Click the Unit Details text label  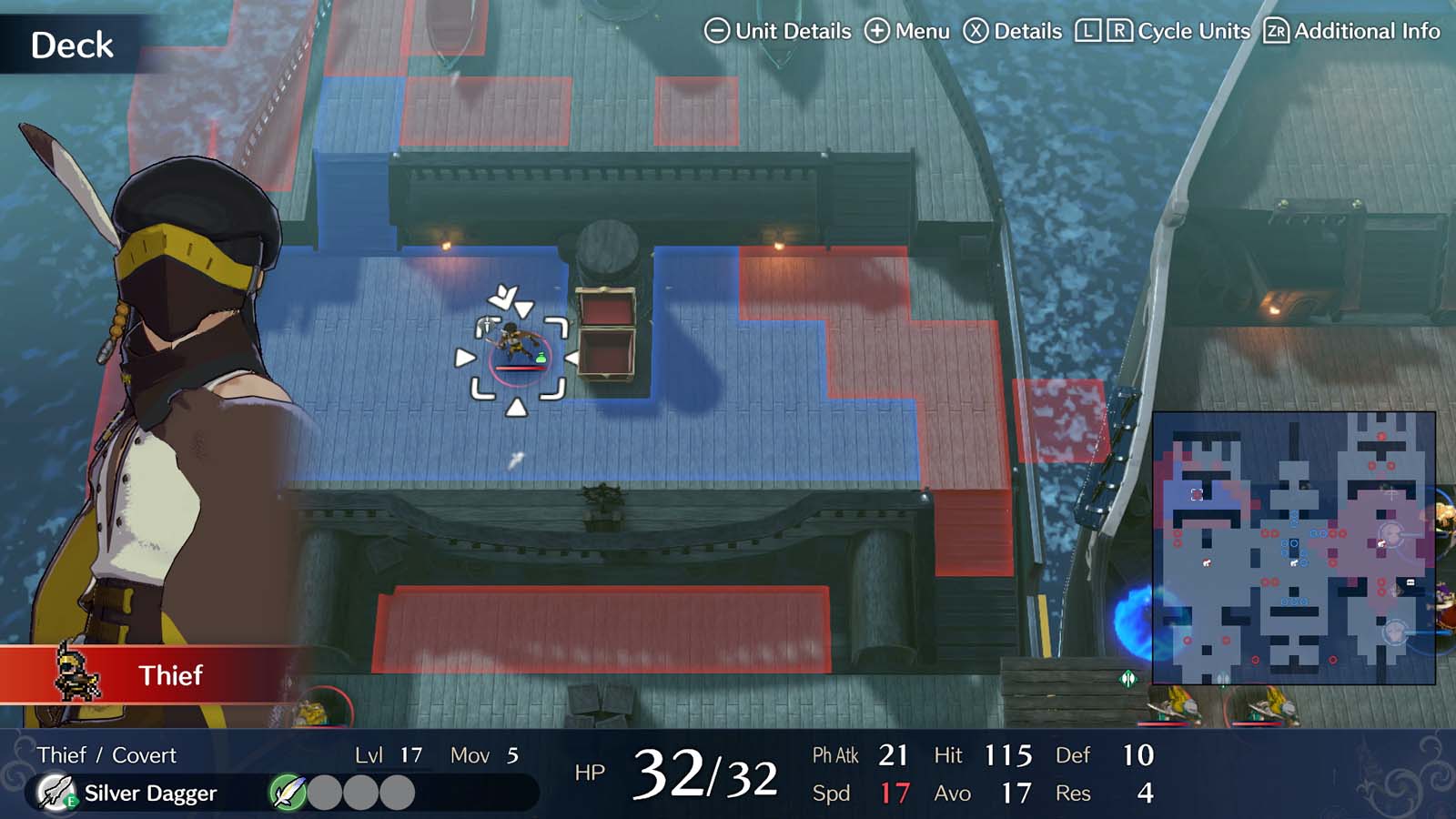(792, 30)
